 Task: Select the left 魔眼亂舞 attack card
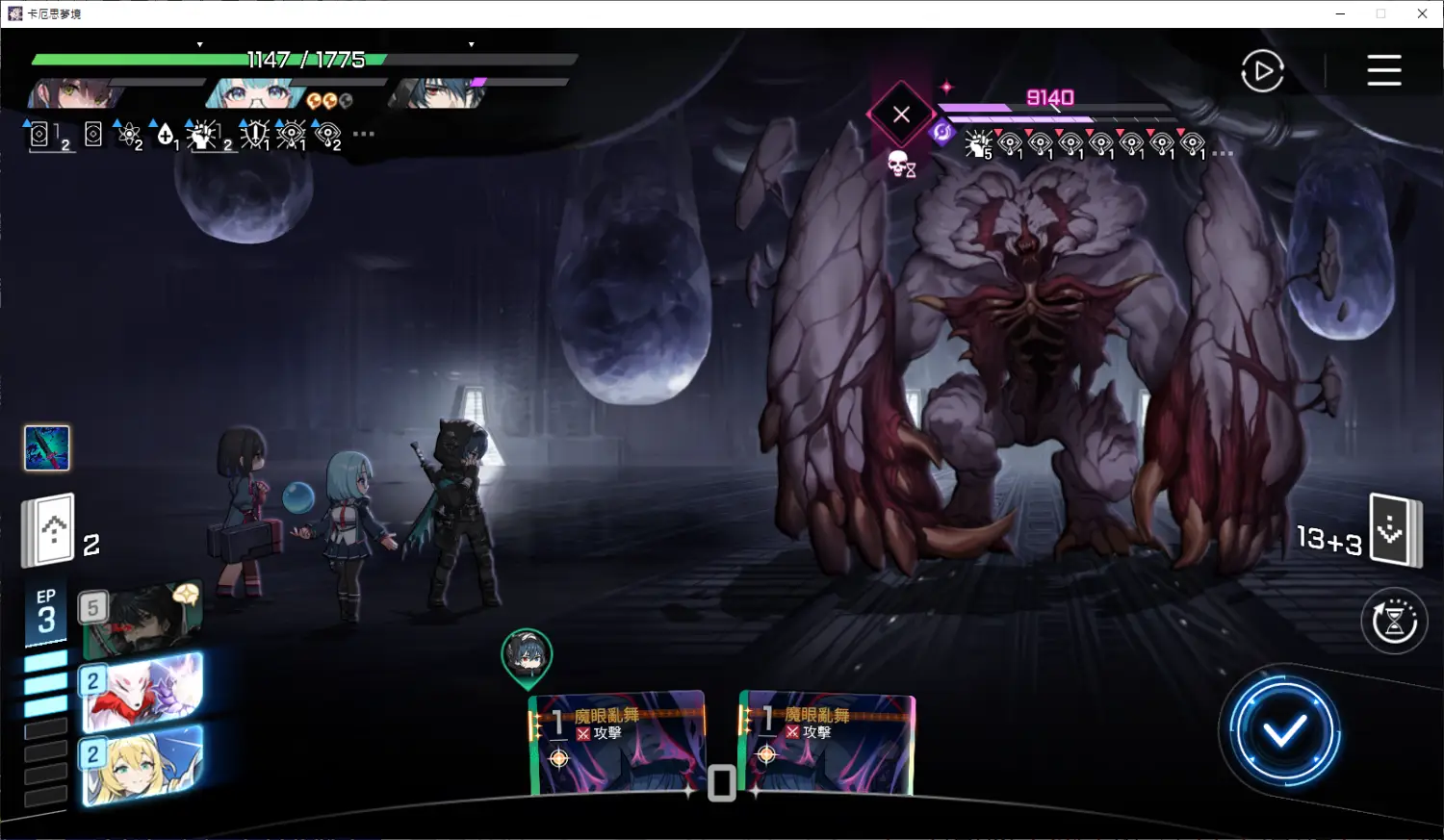pos(619,743)
